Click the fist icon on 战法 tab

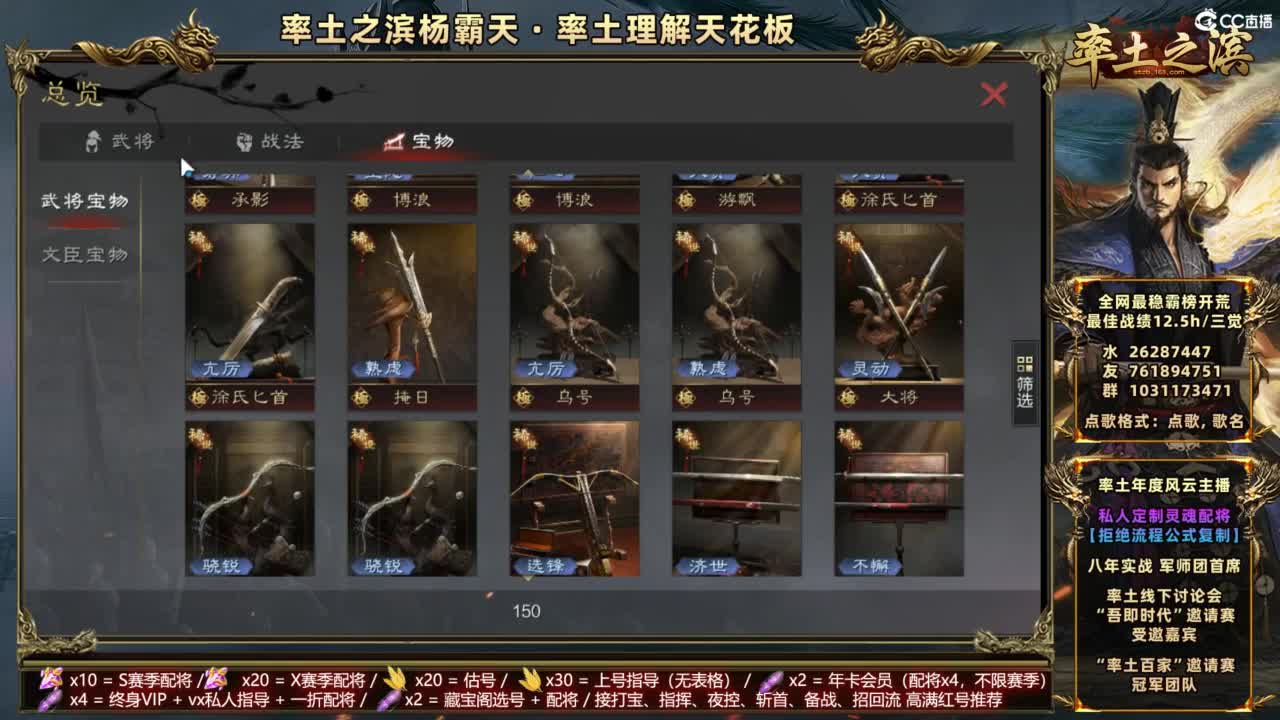click(x=243, y=141)
